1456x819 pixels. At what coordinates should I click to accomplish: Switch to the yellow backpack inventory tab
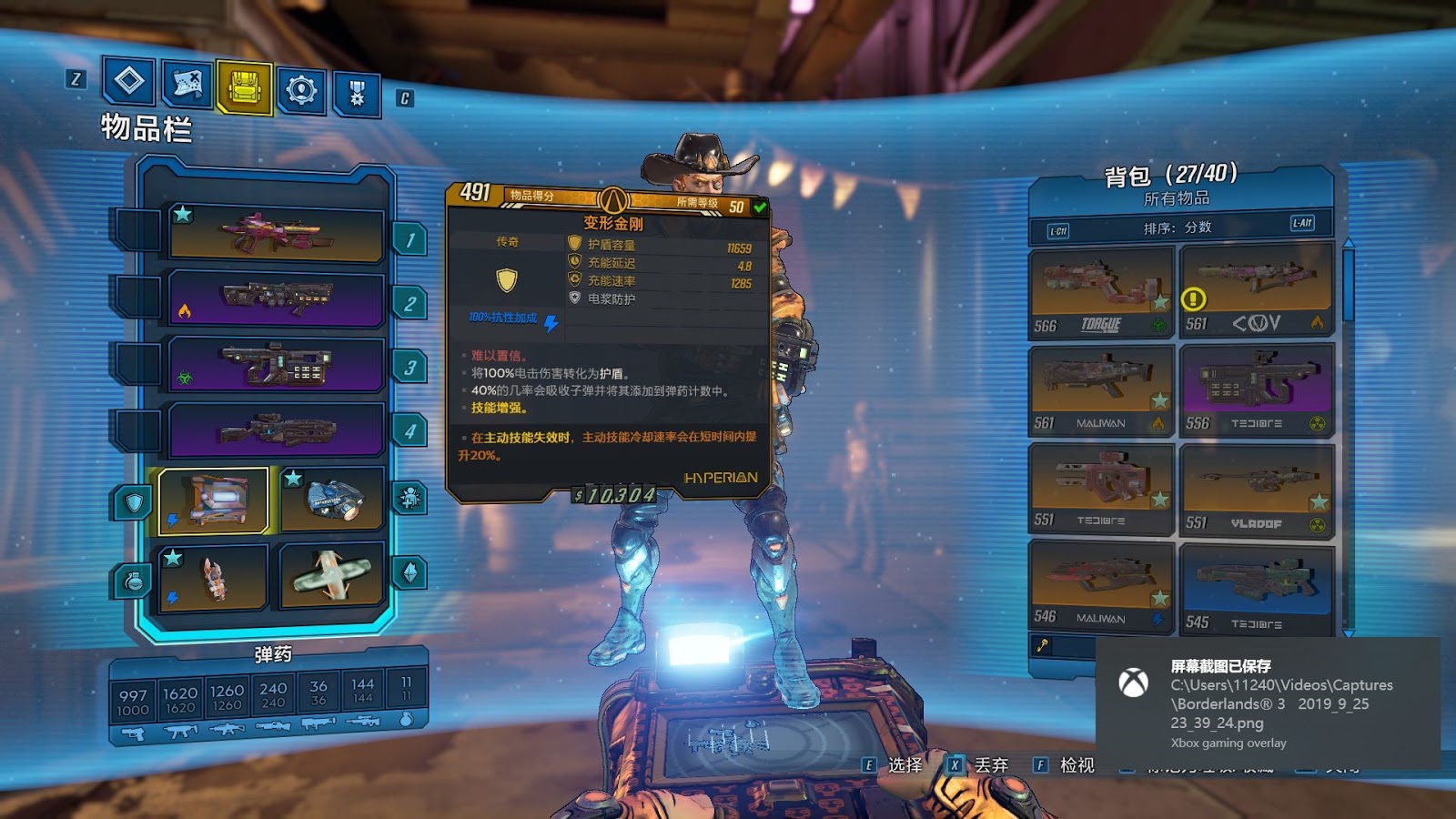point(244,87)
